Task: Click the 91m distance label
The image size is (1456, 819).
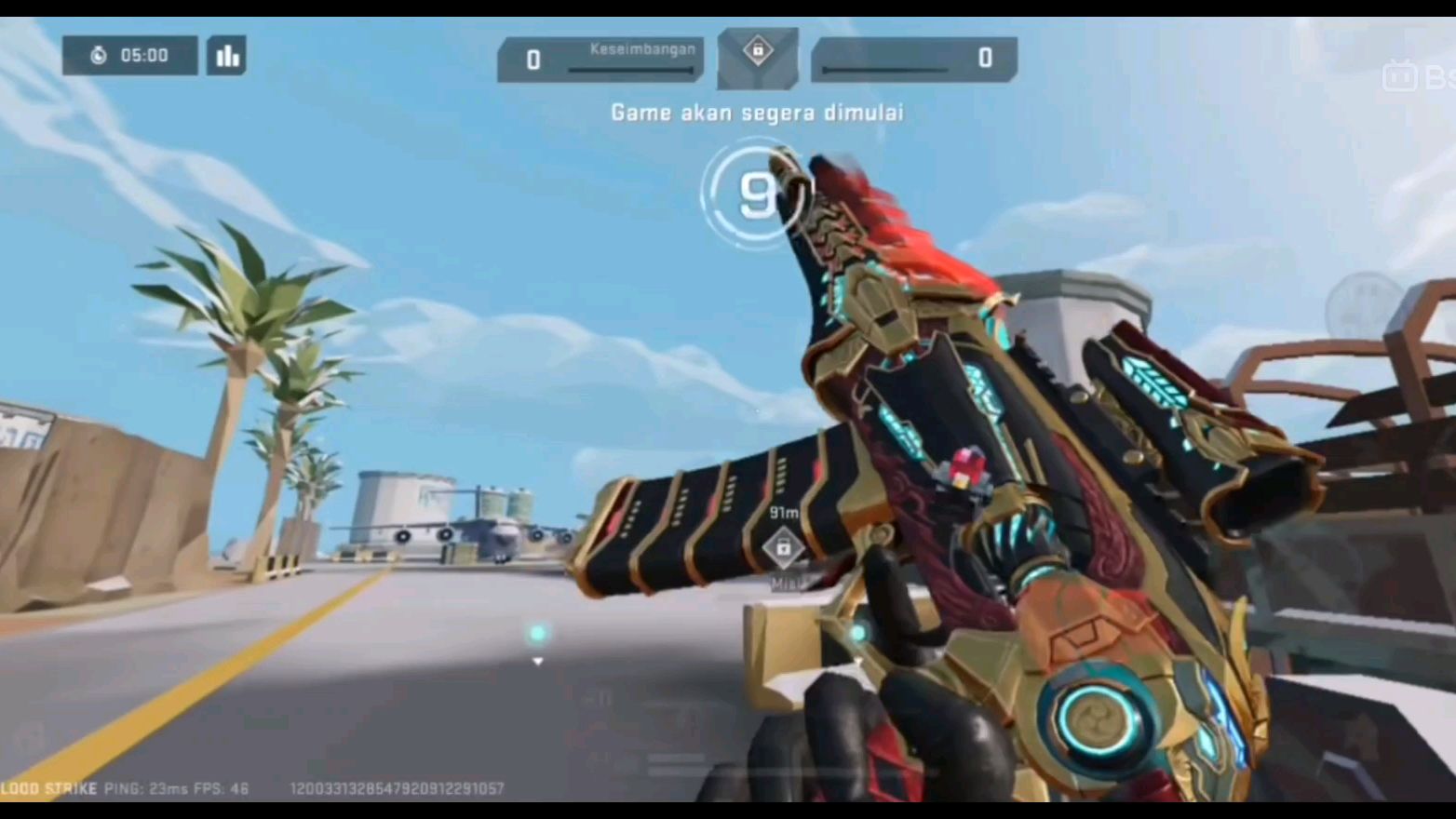Action: (x=783, y=512)
